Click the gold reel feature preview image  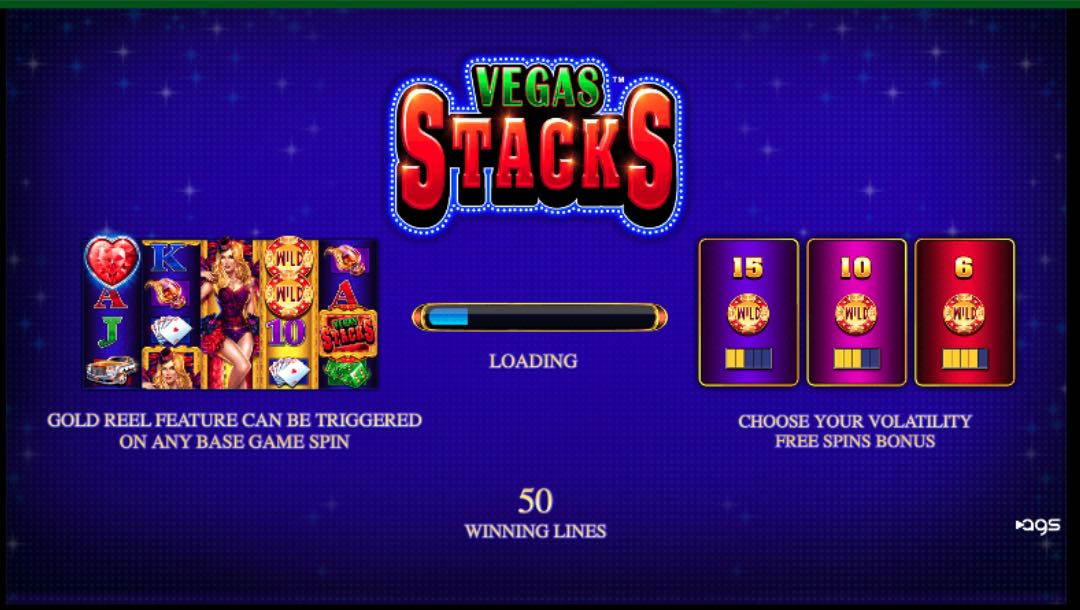pyautogui.click(x=230, y=314)
